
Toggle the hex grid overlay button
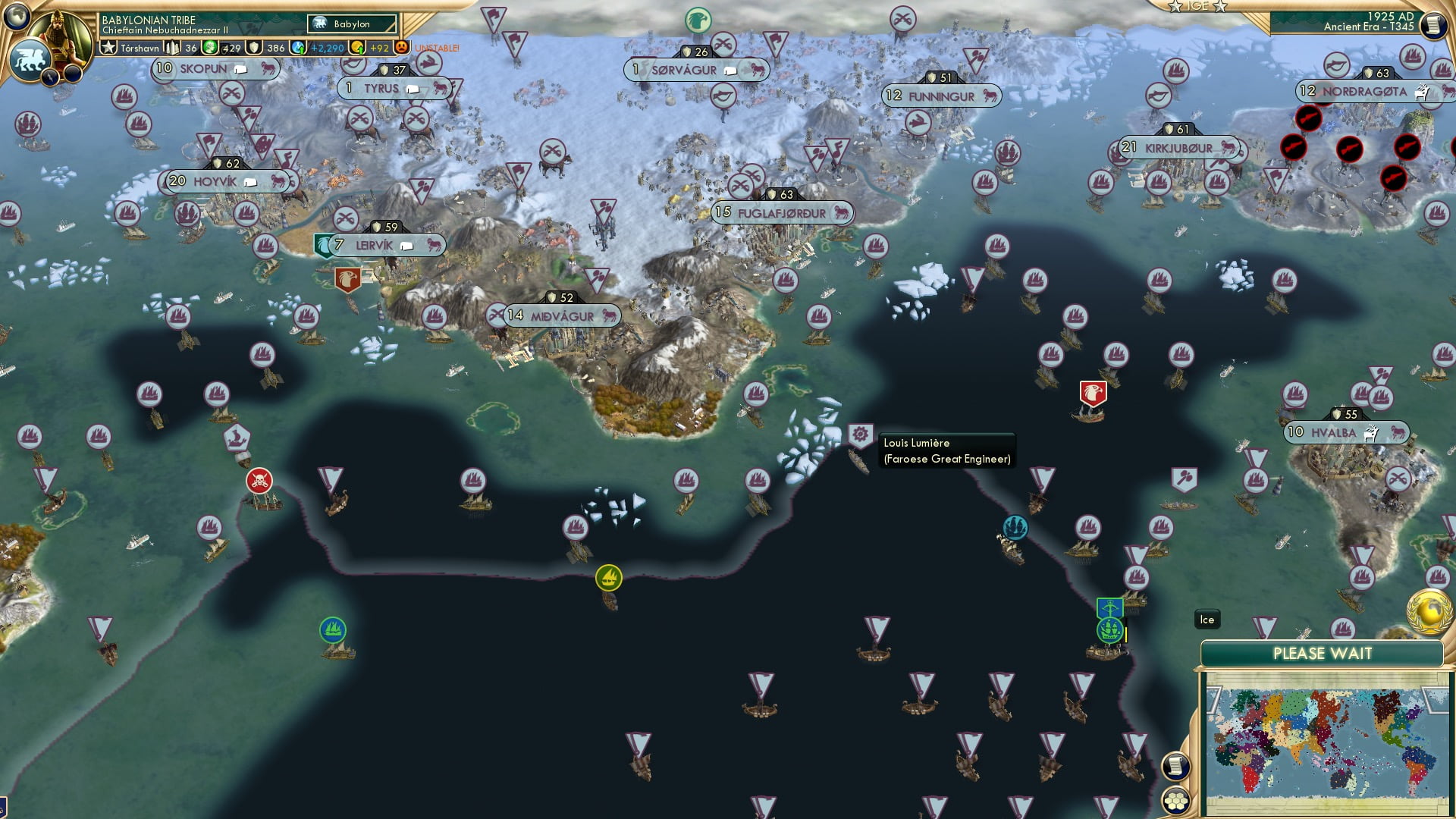1176,802
